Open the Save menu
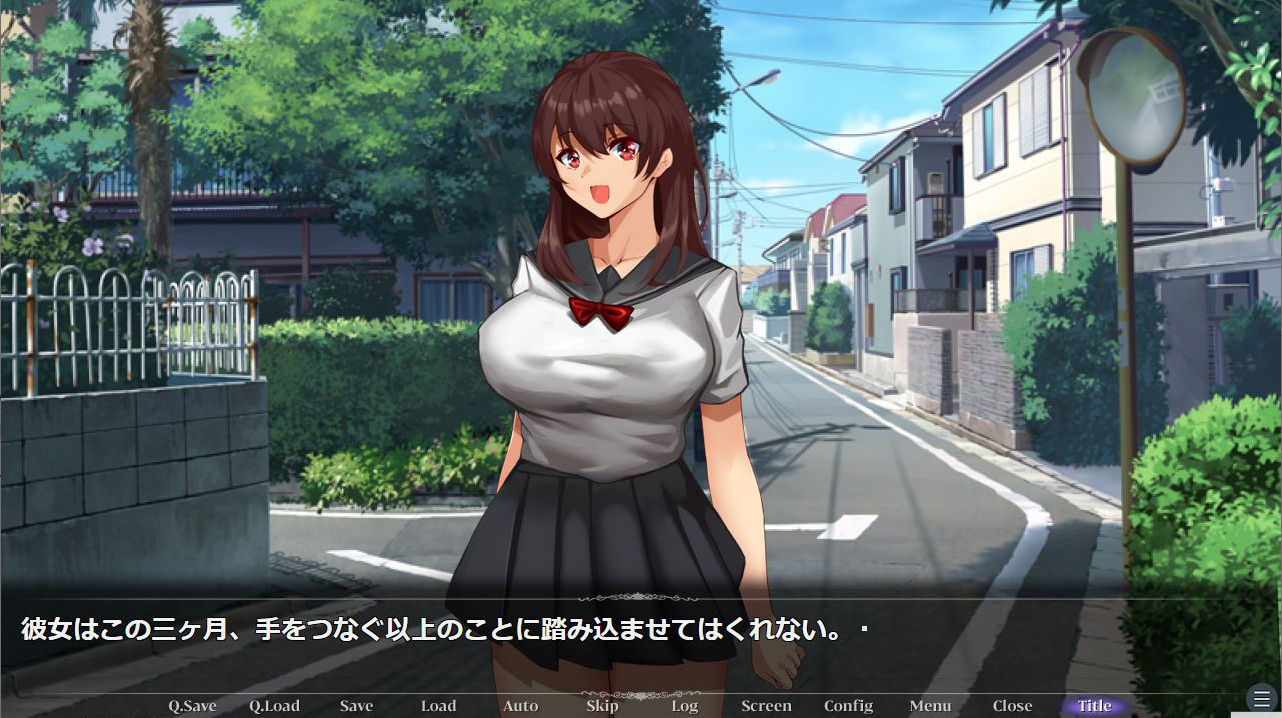Screen dimensions: 1282x718 coord(356,706)
